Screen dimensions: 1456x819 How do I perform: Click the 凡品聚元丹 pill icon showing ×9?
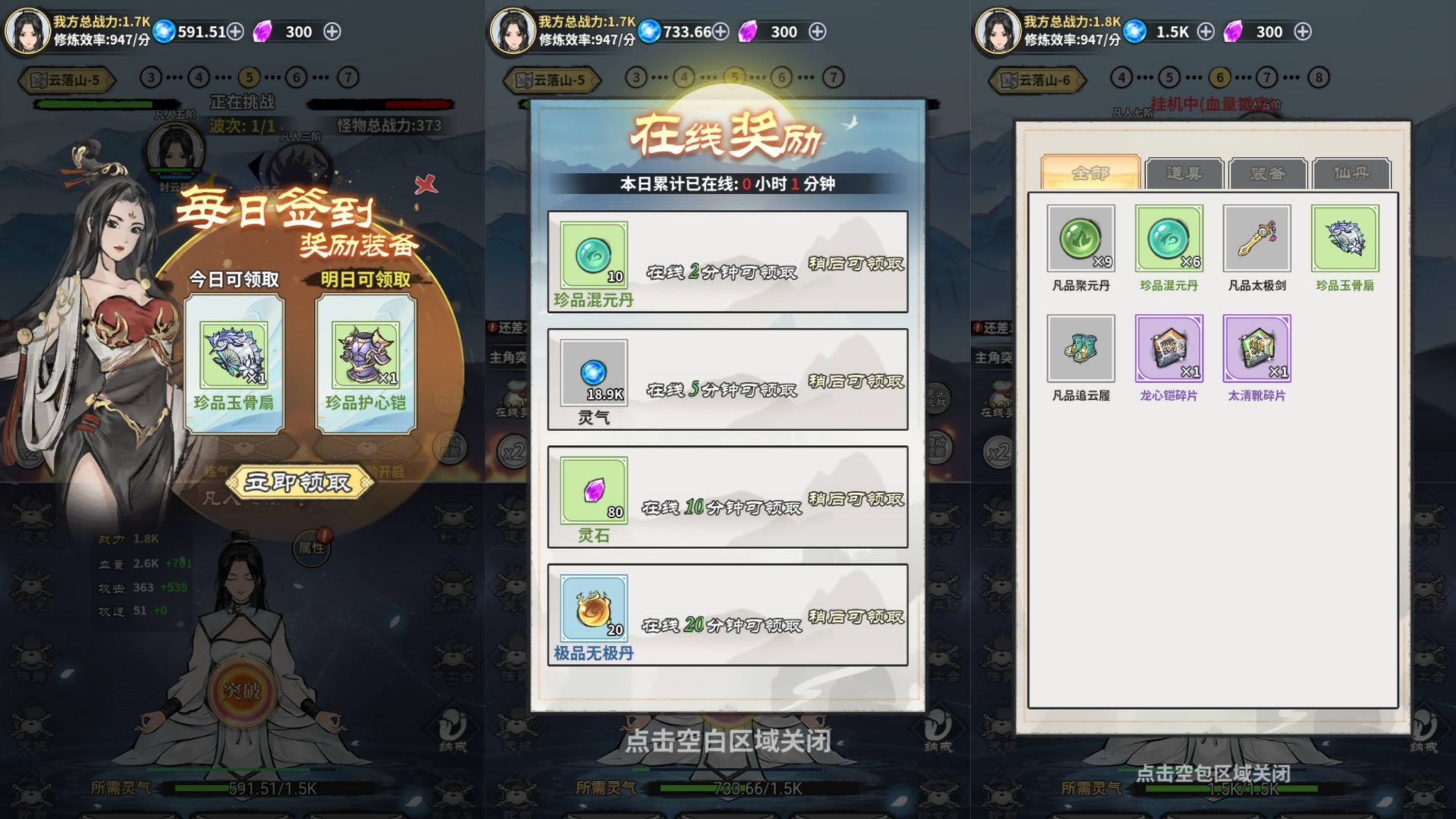[1081, 238]
